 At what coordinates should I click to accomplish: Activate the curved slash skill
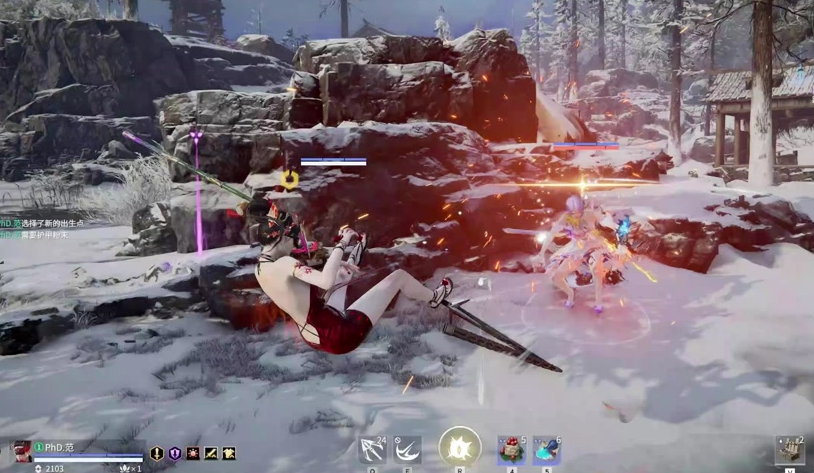(x=407, y=450)
